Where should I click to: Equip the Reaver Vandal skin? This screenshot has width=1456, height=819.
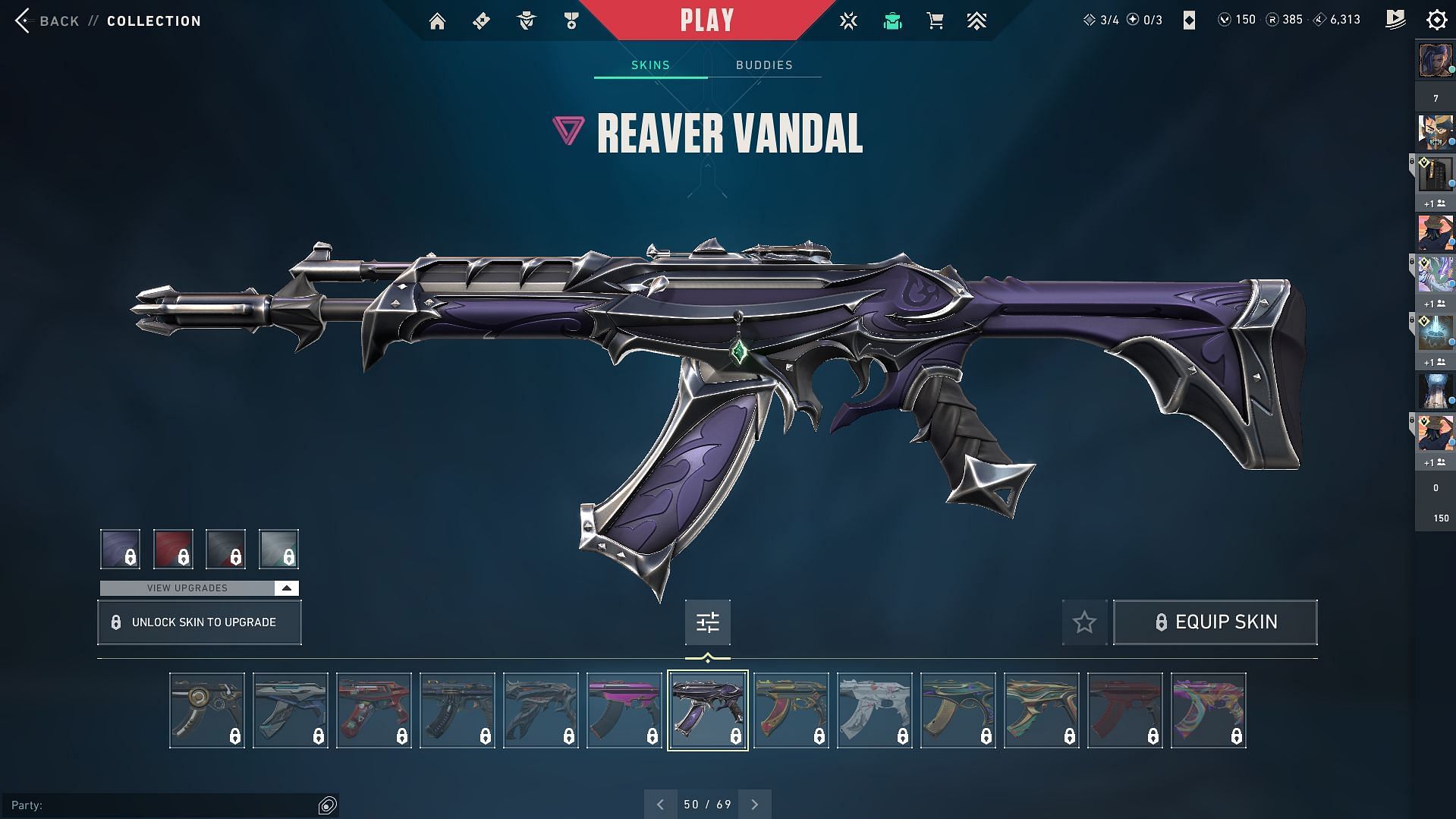tap(1215, 622)
